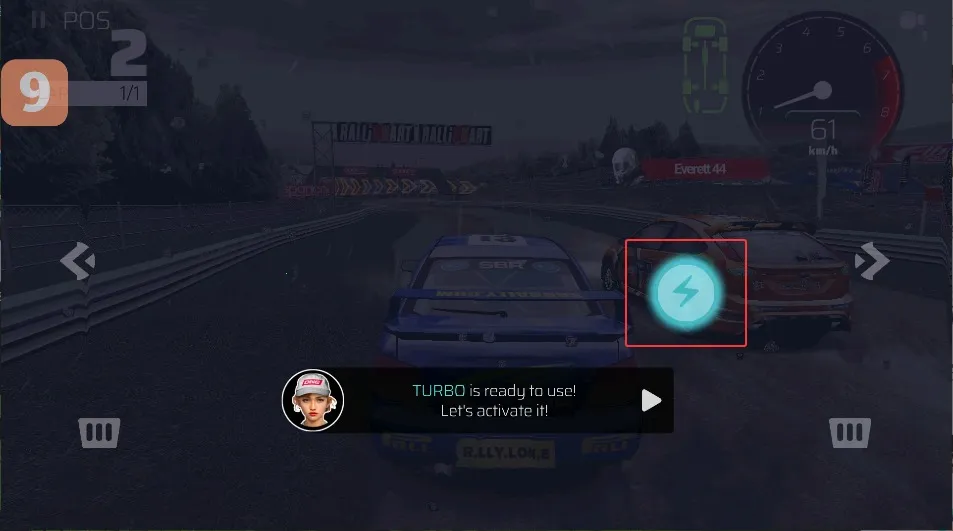Pause the race
The width and height of the screenshot is (953, 531).
point(38,19)
